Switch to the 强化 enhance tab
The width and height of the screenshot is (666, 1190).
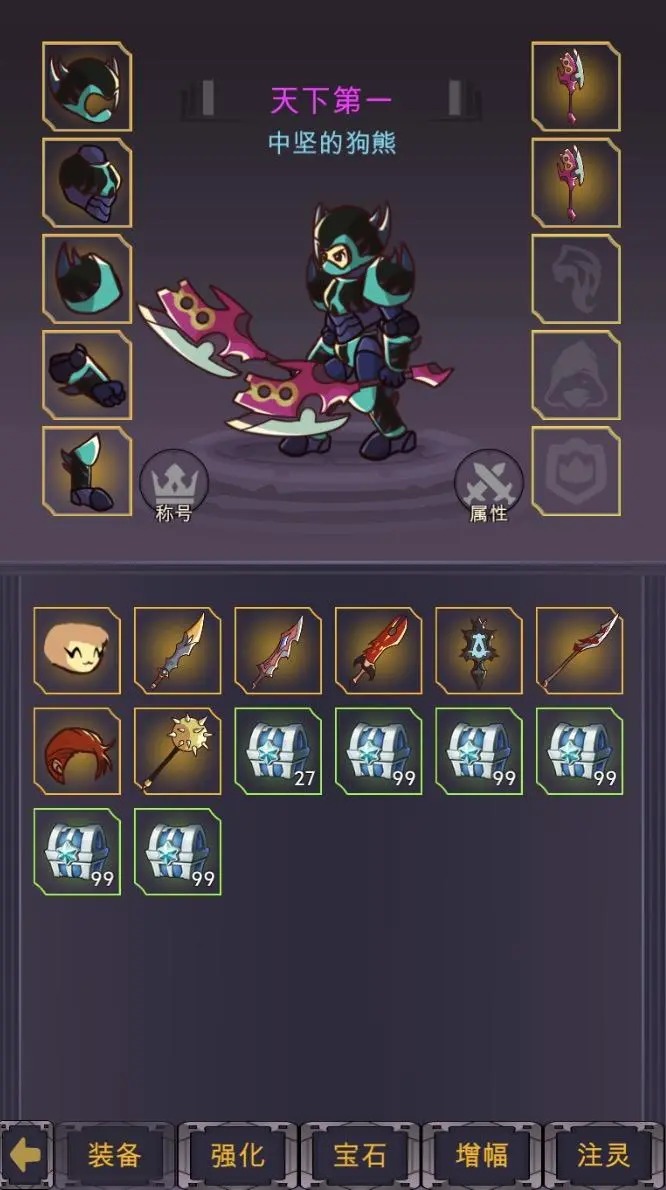[237, 1156]
